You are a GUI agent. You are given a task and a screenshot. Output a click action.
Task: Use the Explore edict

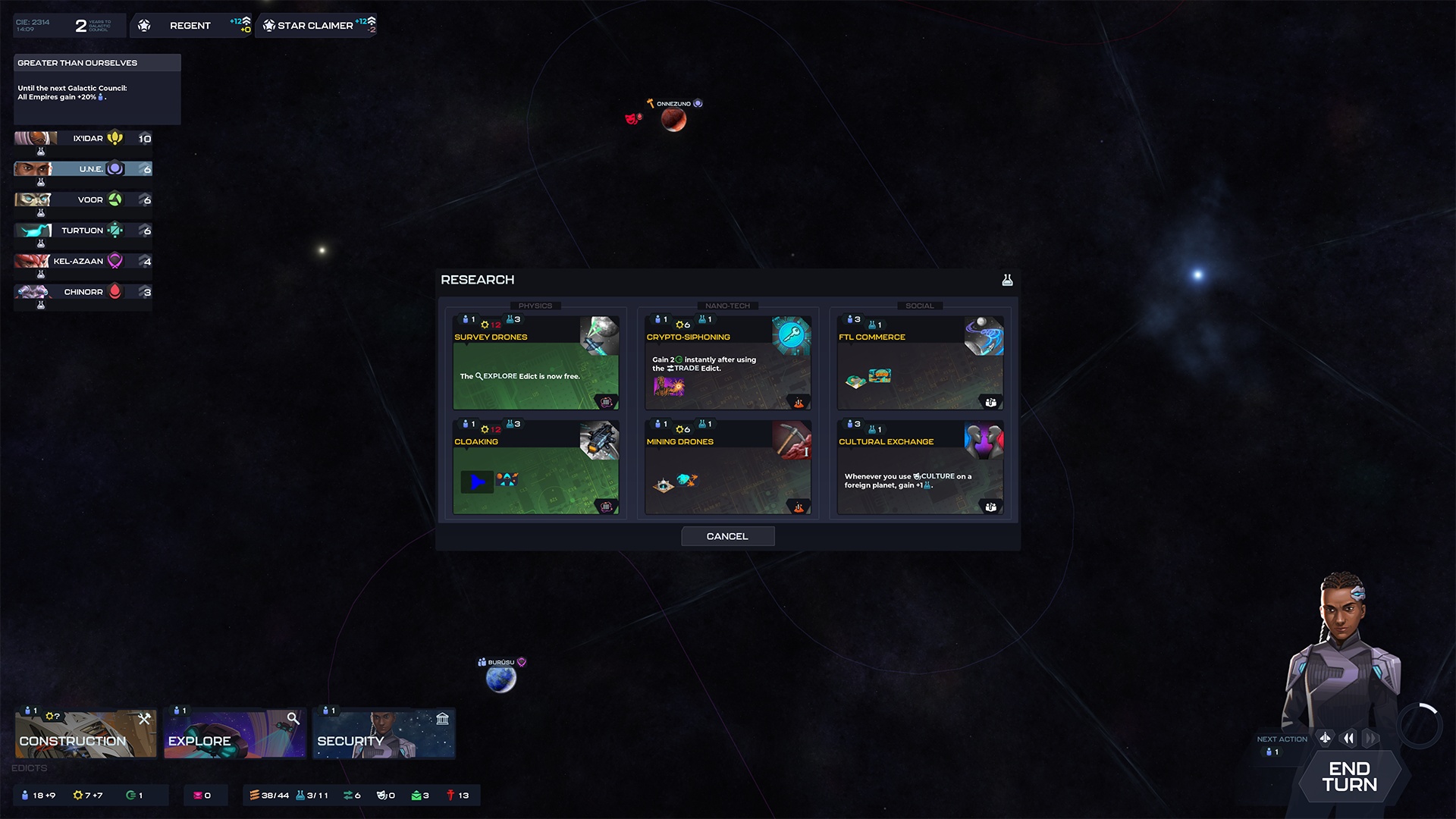[234, 733]
